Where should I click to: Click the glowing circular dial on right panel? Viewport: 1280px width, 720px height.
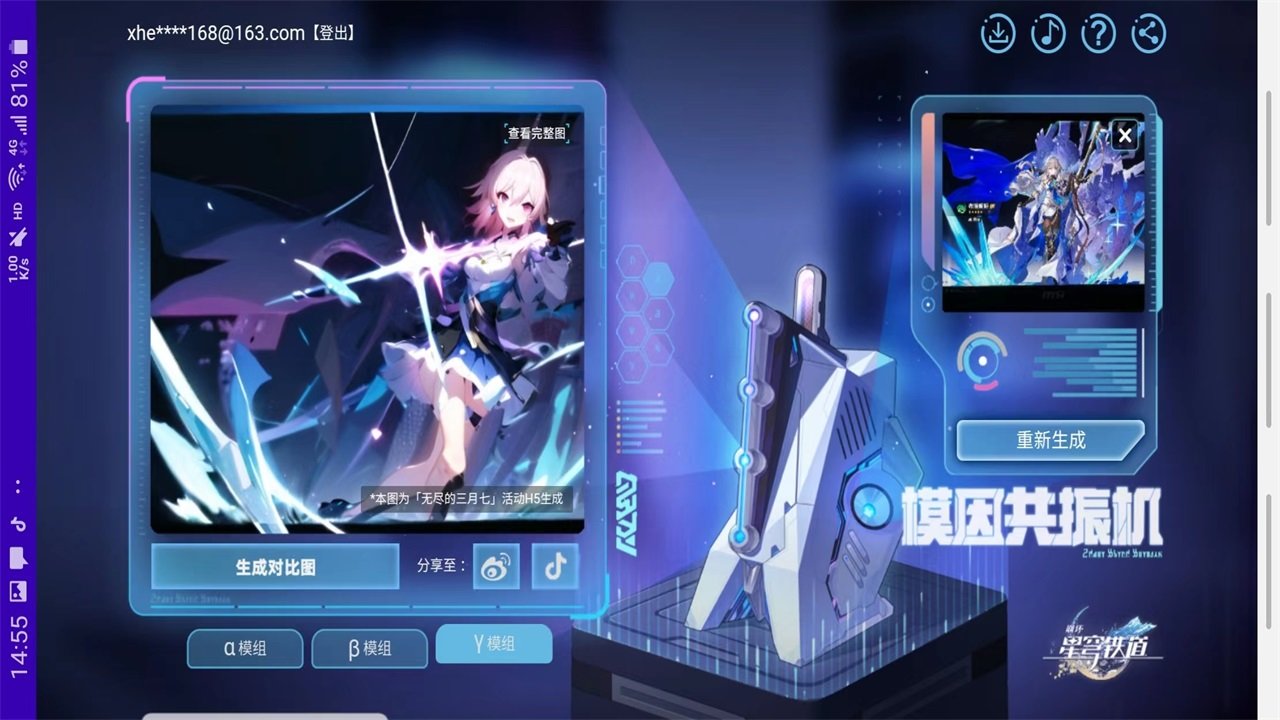pyautogui.click(x=982, y=360)
